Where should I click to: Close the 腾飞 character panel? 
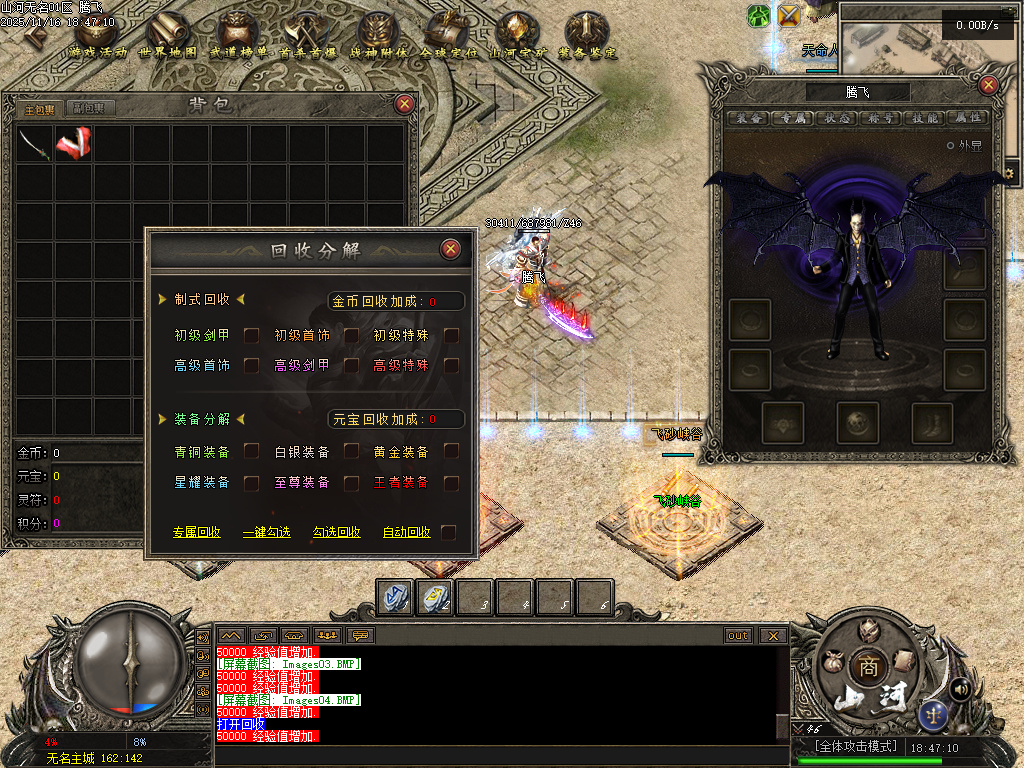click(988, 85)
